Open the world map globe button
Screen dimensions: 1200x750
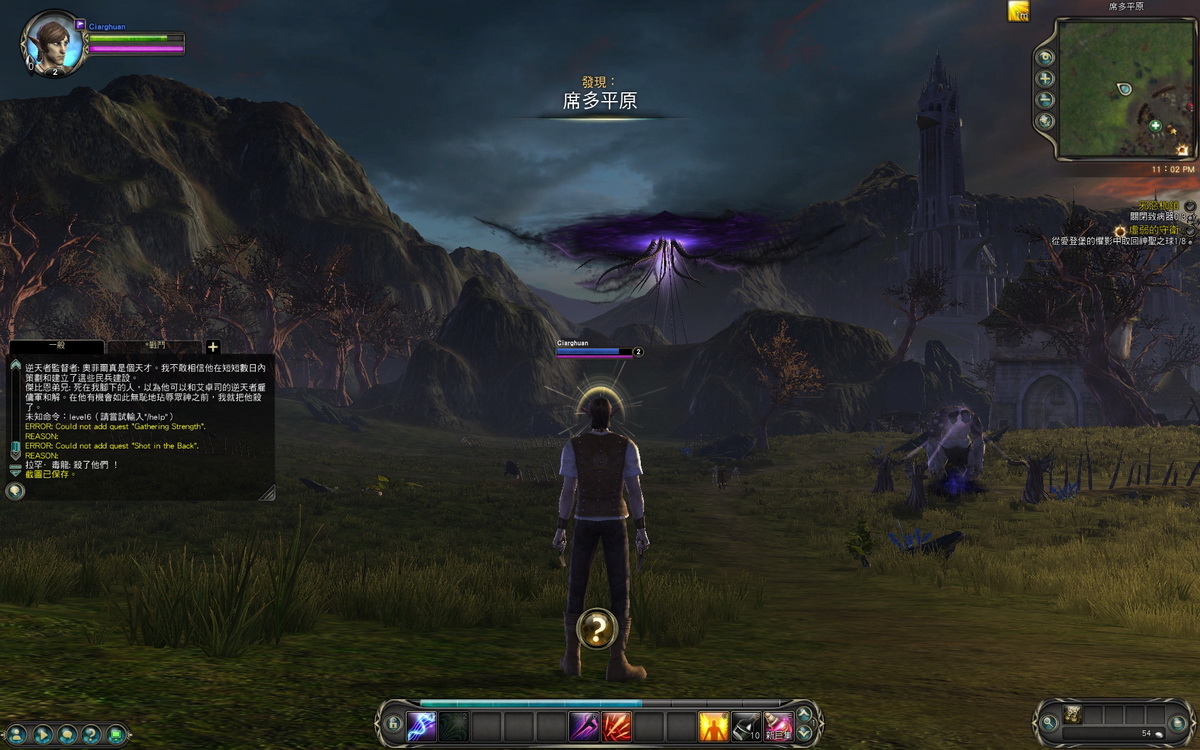point(1046,121)
